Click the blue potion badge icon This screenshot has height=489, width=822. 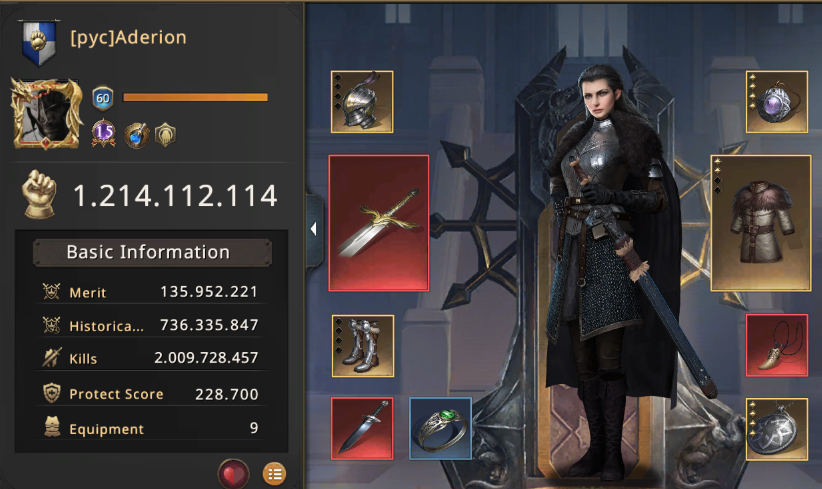[136, 133]
